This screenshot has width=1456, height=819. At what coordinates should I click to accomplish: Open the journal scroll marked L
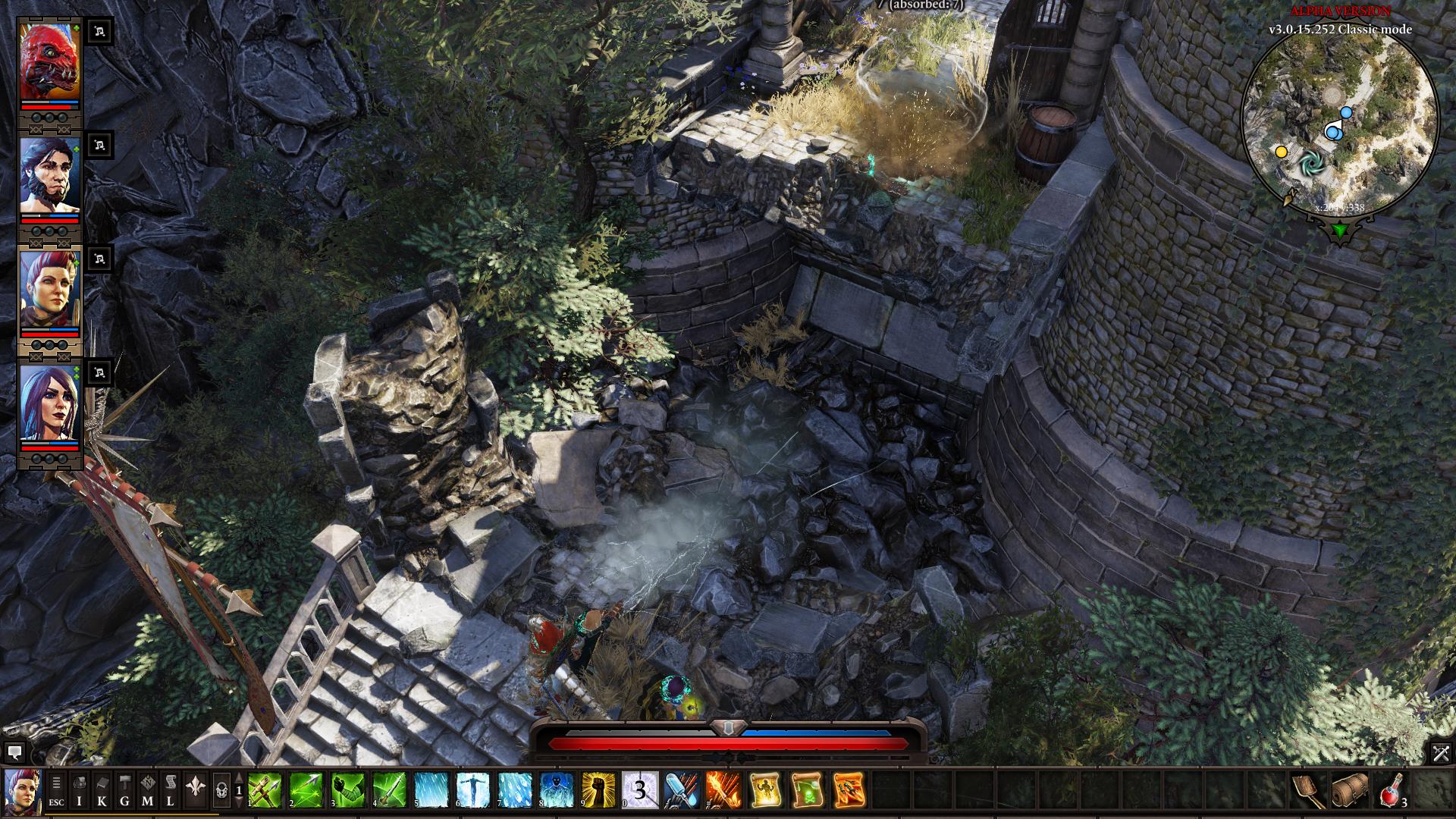(171, 790)
